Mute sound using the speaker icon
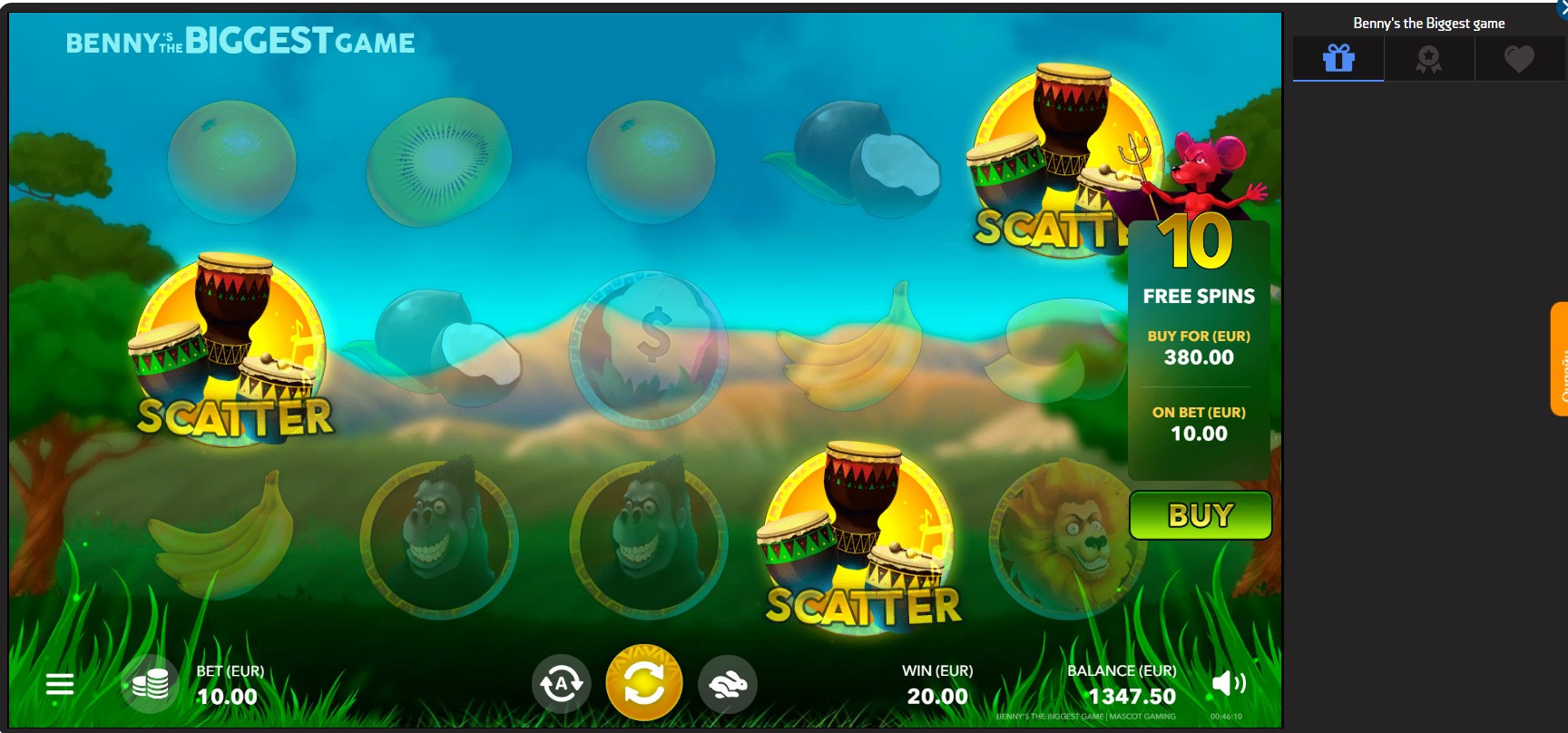 click(1228, 683)
